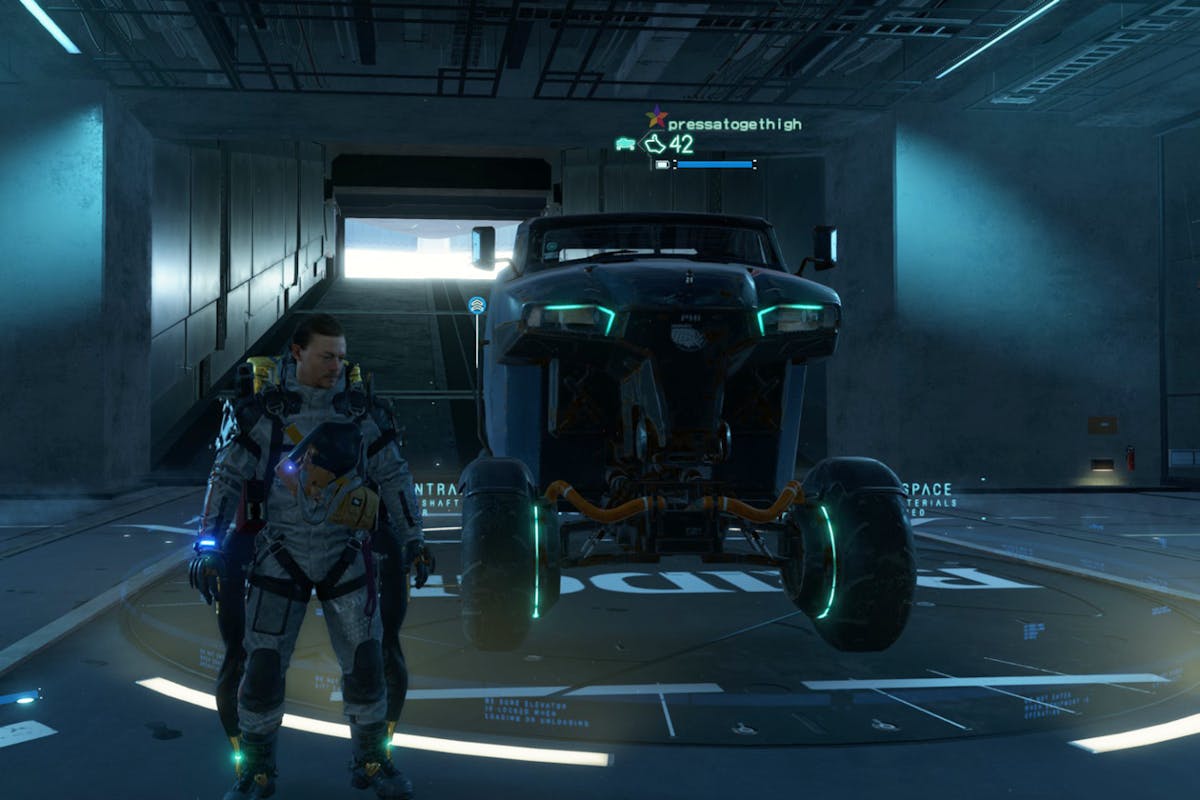The width and height of the screenshot is (1200, 800).
Task: Select the pressatogethigh player name tag
Action: coord(734,124)
